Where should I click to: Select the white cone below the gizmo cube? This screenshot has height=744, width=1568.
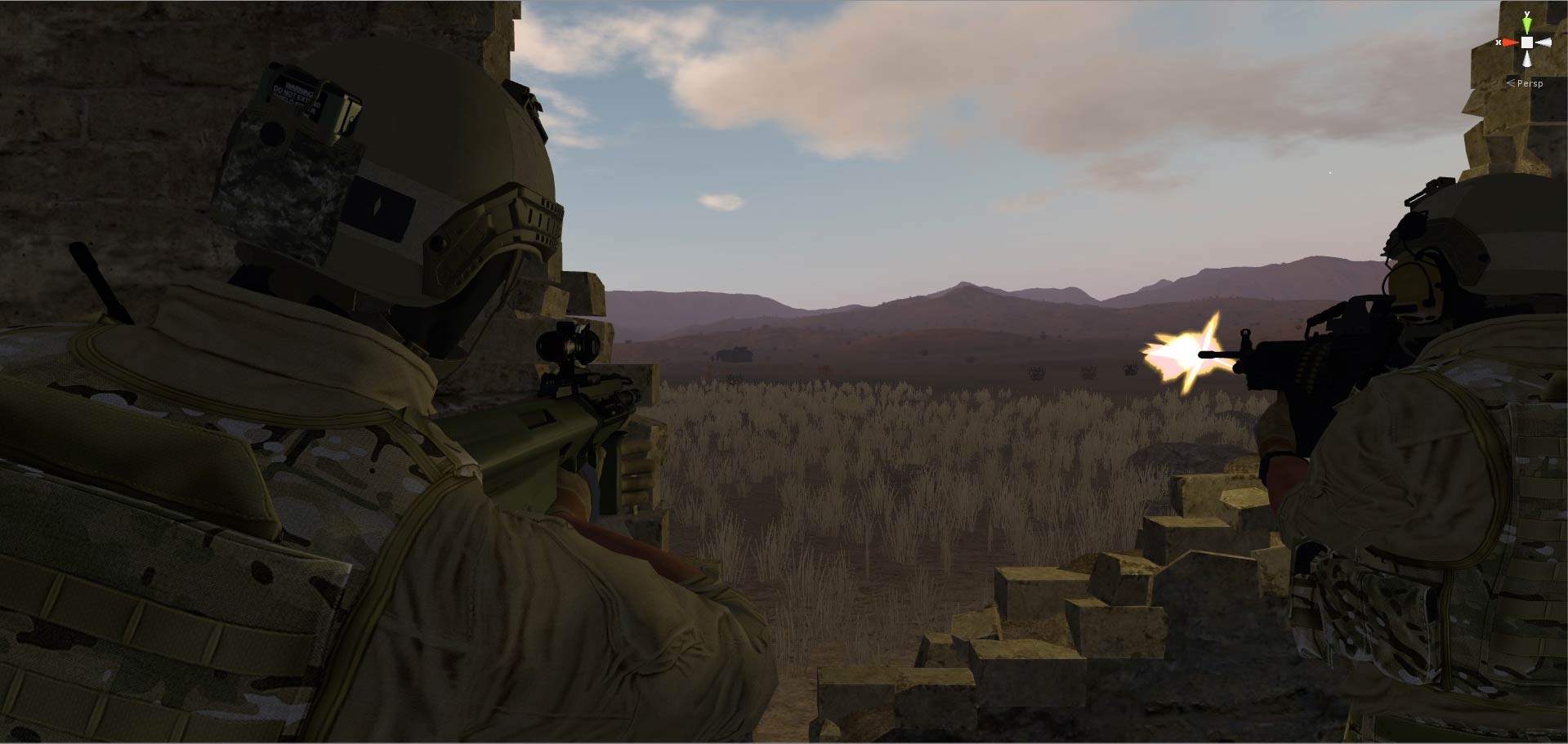tap(1526, 59)
